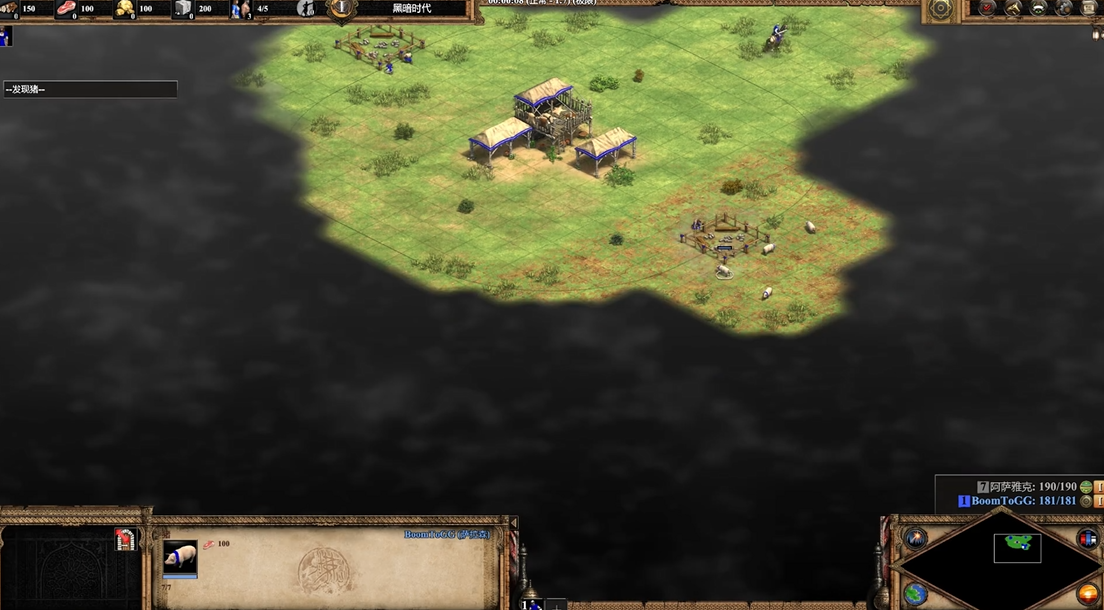Toggle the minimap colored flags mode
This screenshot has width=1104, height=610.
pyautogui.click(x=1088, y=538)
